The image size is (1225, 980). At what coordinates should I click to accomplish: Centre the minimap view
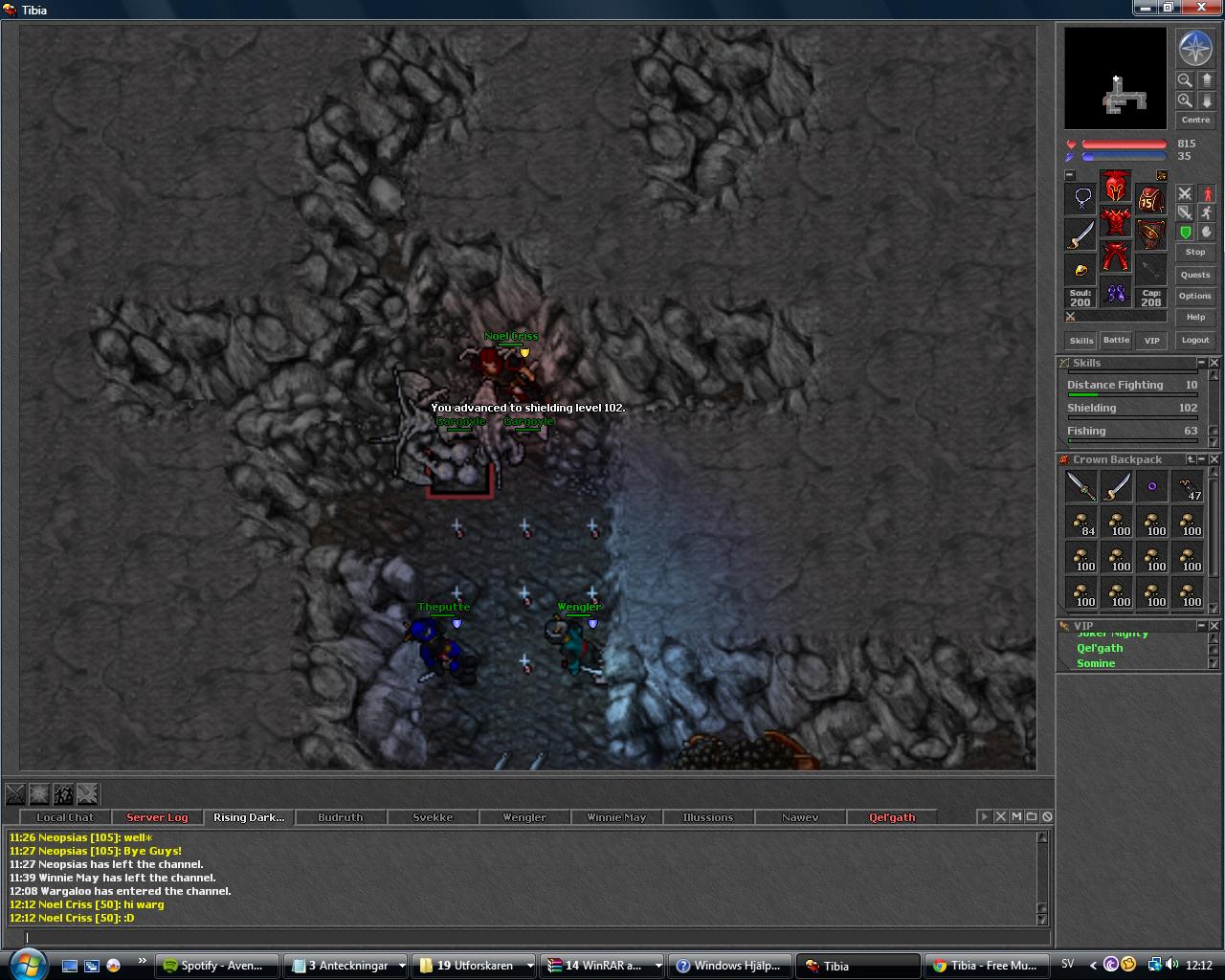pyautogui.click(x=1194, y=120)
